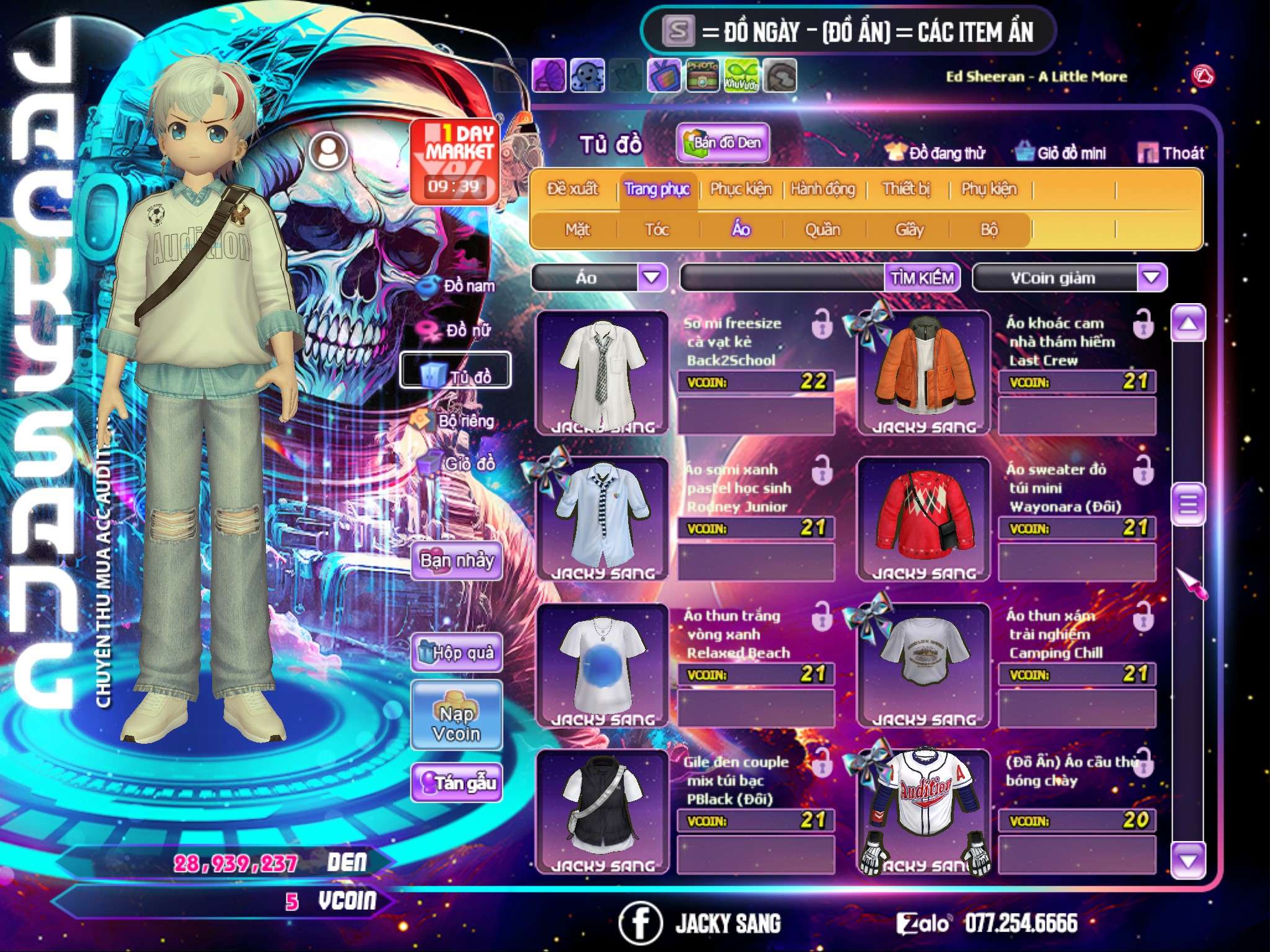Select the Tóc subcategory
The width and height of the screenshot is (1270, 952).
click(x=657, y=230)
